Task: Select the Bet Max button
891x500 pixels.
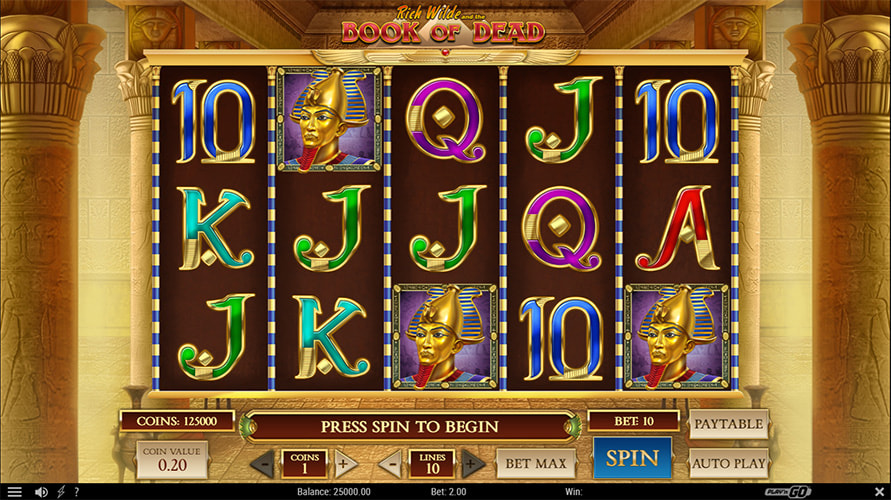Action: (x=536, y=463)
